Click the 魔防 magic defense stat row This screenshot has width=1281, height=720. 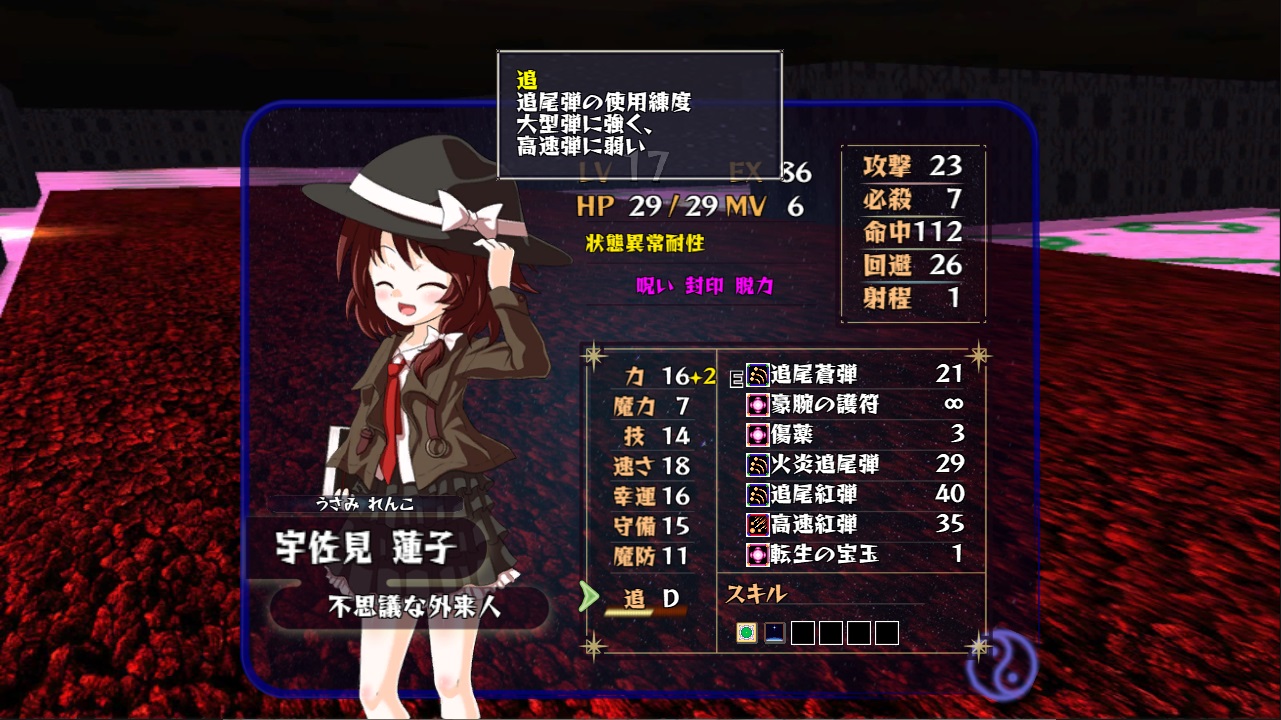tap(651, 555)
